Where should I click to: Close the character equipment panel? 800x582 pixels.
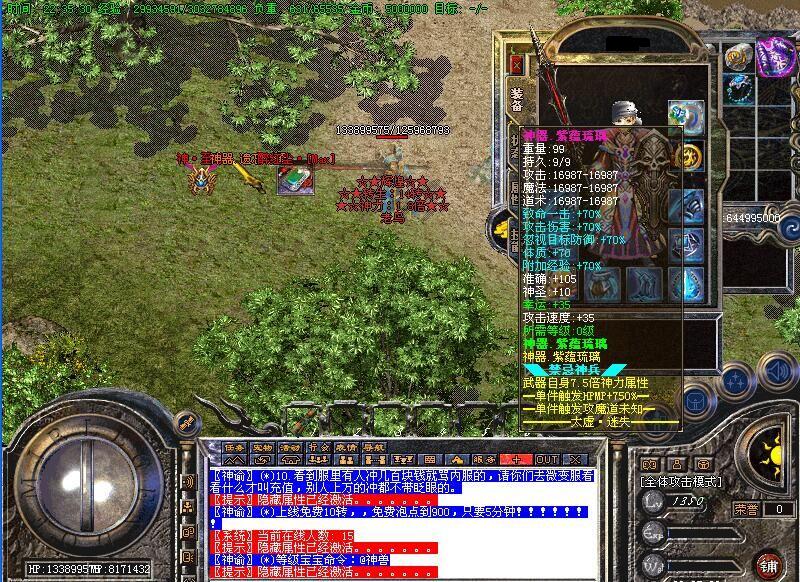pos(517,64)
